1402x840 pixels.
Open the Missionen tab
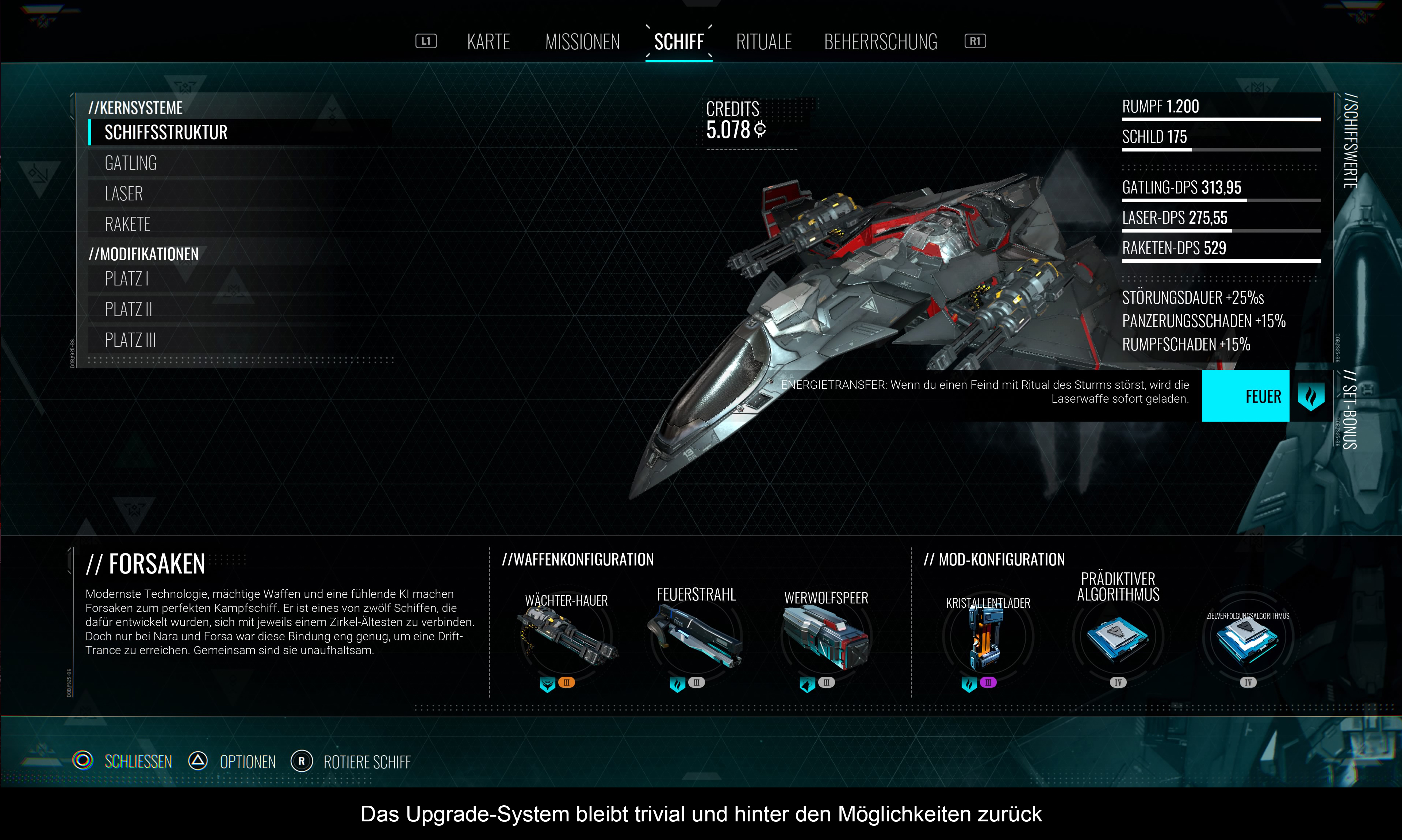(x=582, y=42)
